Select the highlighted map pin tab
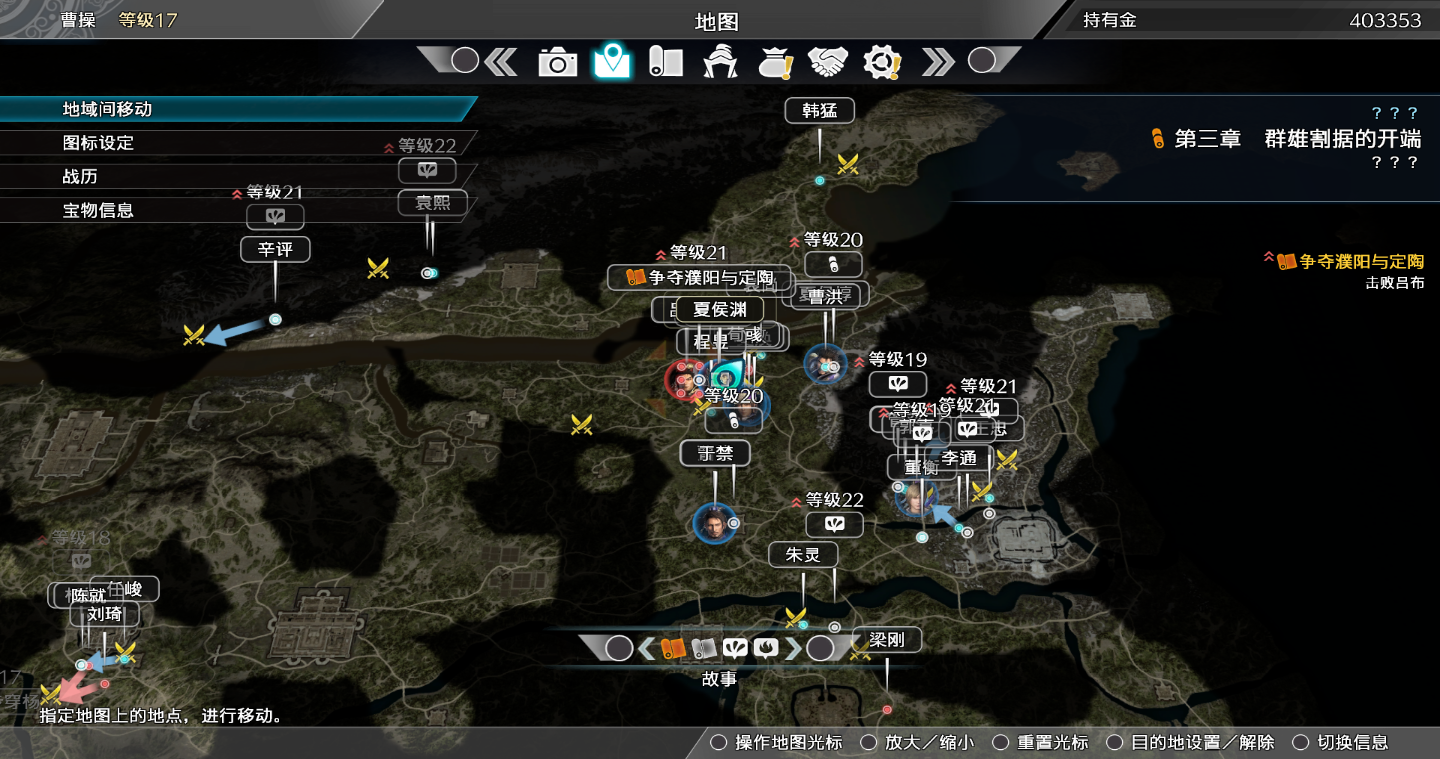Image resolution: width=1440 pixels, height=759 pixels. point(612,62)
